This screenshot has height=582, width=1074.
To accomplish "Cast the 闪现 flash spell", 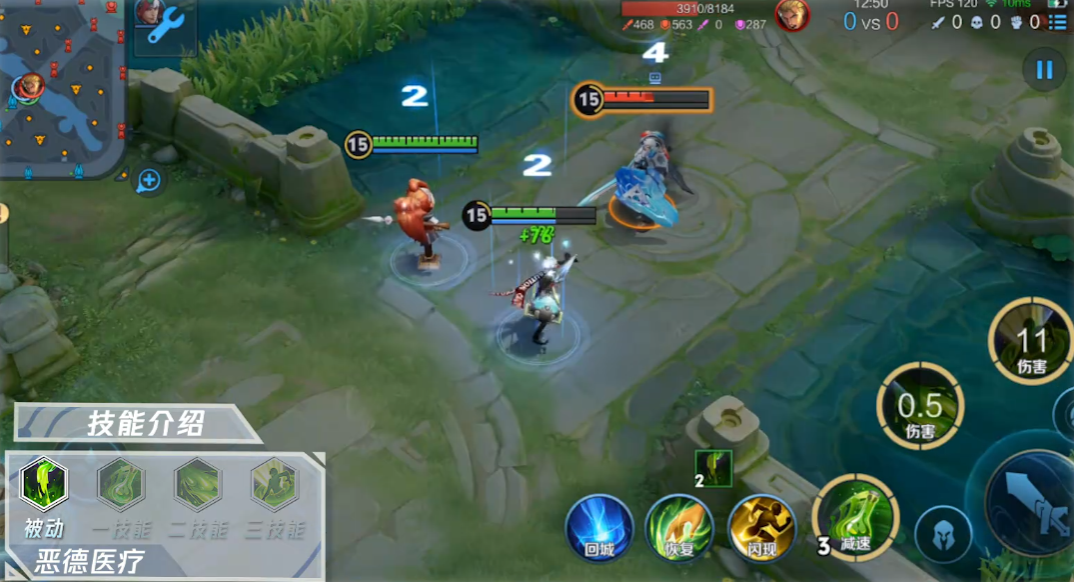I will coord(761,526).
